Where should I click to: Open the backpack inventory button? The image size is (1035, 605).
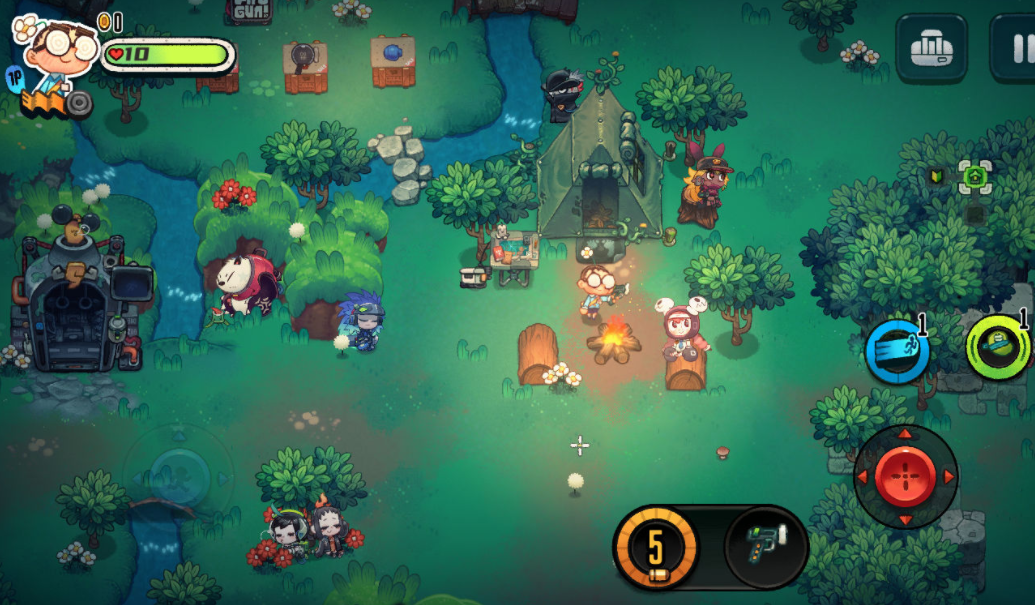click(x=931, y=46)
